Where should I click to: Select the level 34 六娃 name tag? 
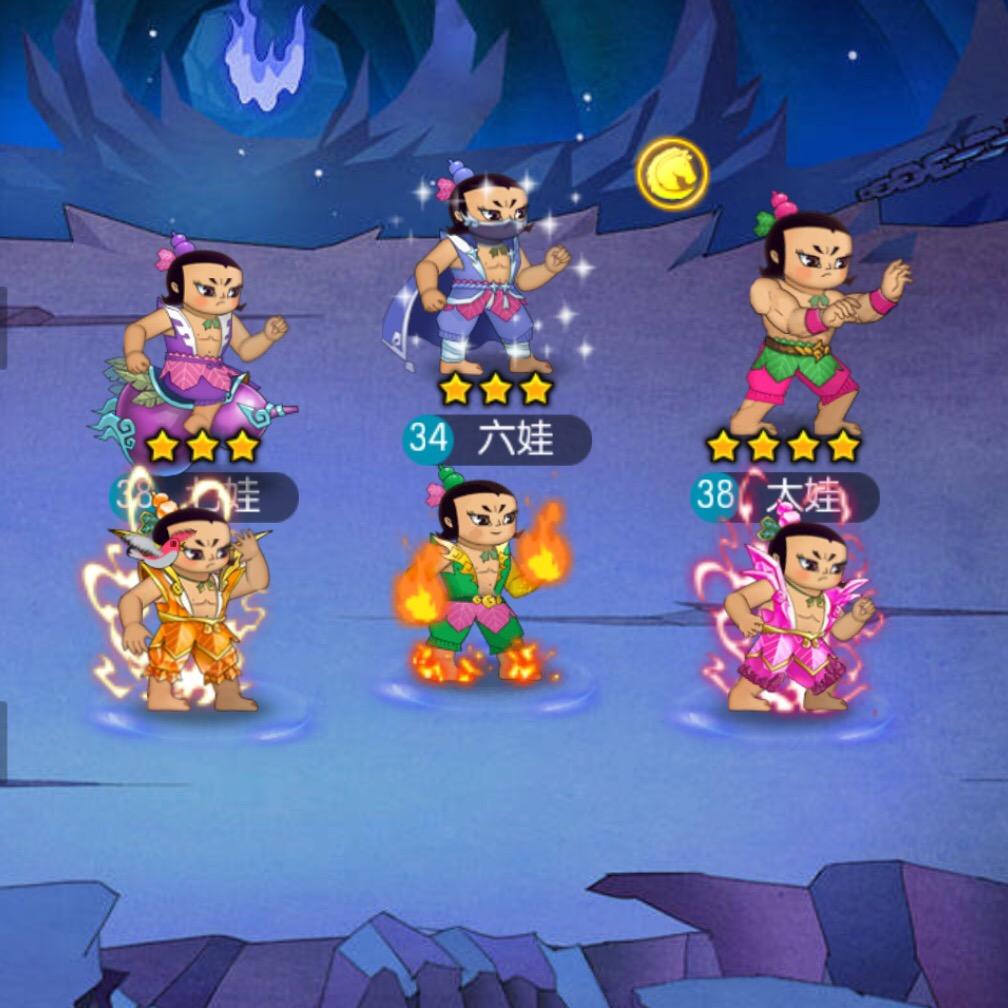click(497, 440)
